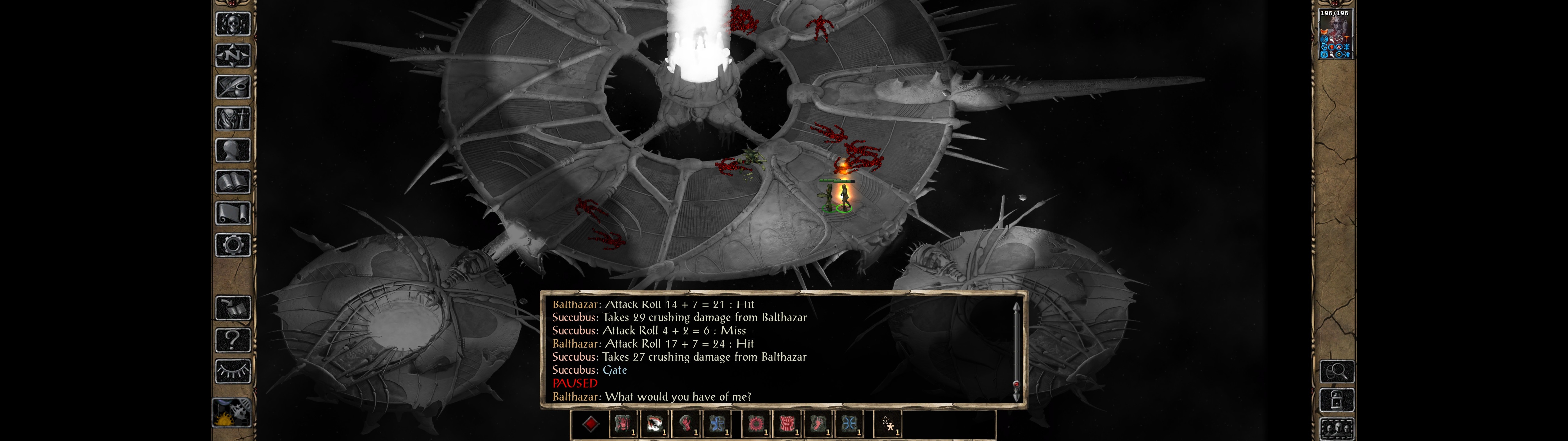
Task: Open the journal with the quill icon
Action: pyautogui.click(x=232, y=87)
